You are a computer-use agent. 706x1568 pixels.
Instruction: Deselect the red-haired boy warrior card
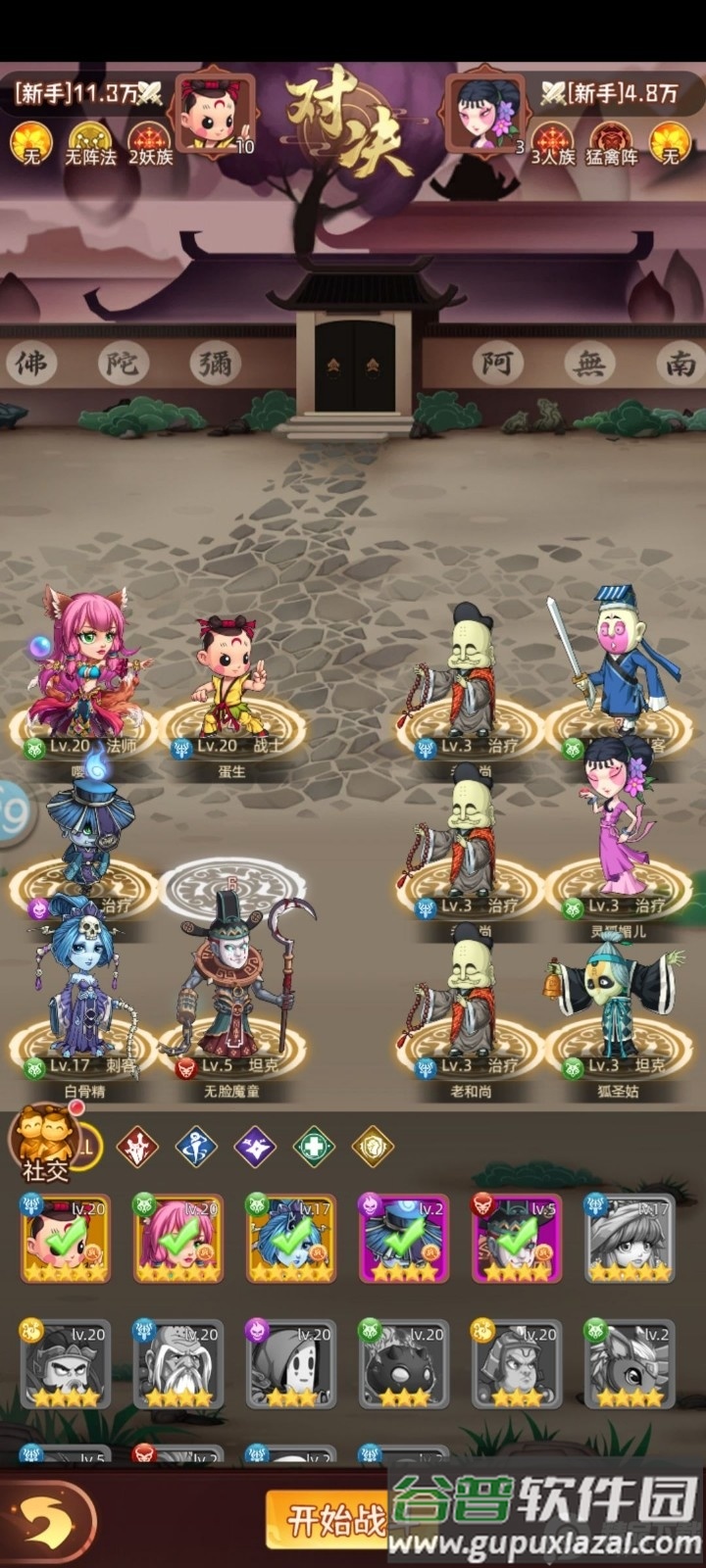(66, 1238)
